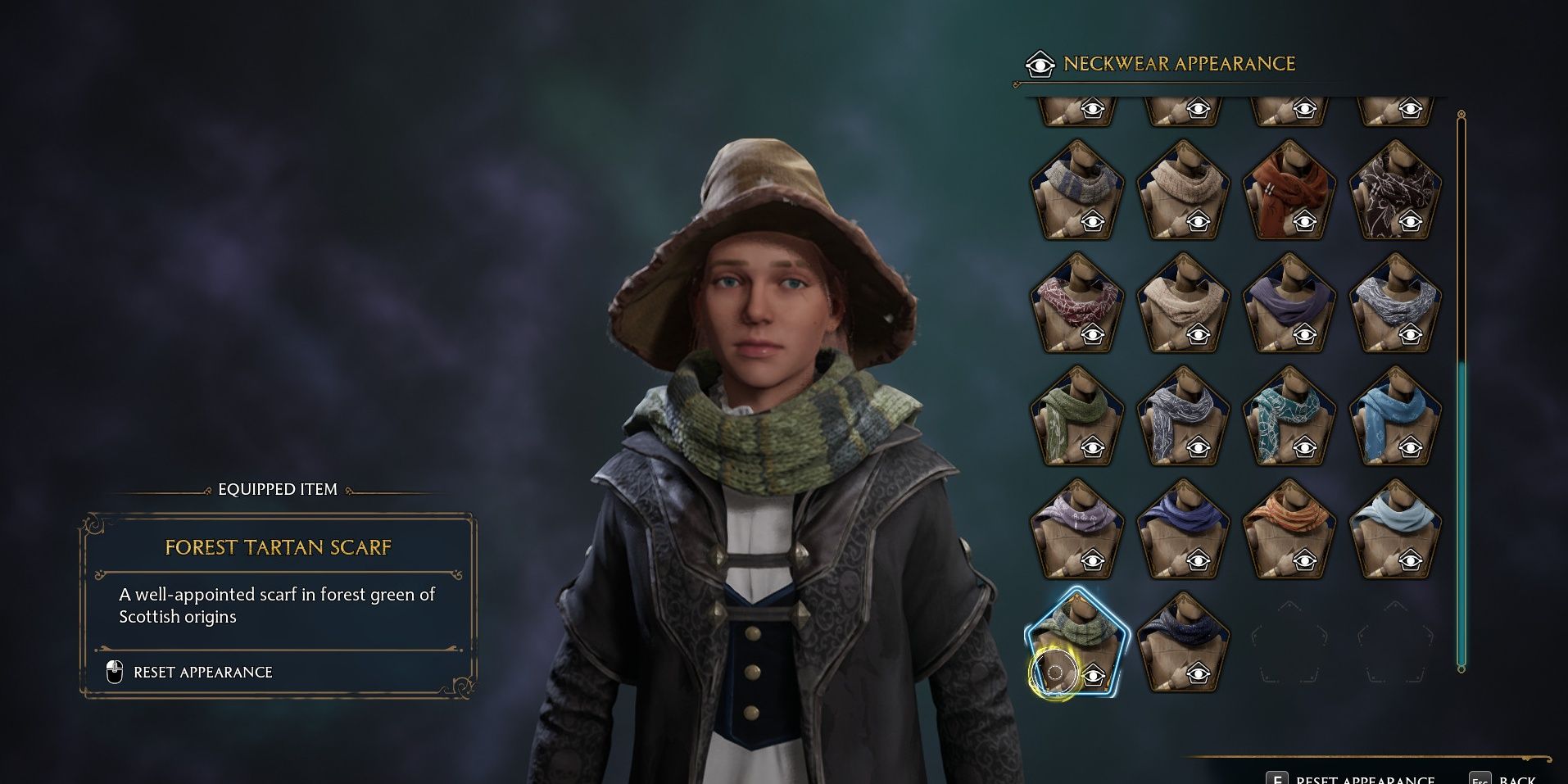1568x784 pixels.
Task: Click the eye icon on the dark navy scarf slot
Action: (1196, 676)
